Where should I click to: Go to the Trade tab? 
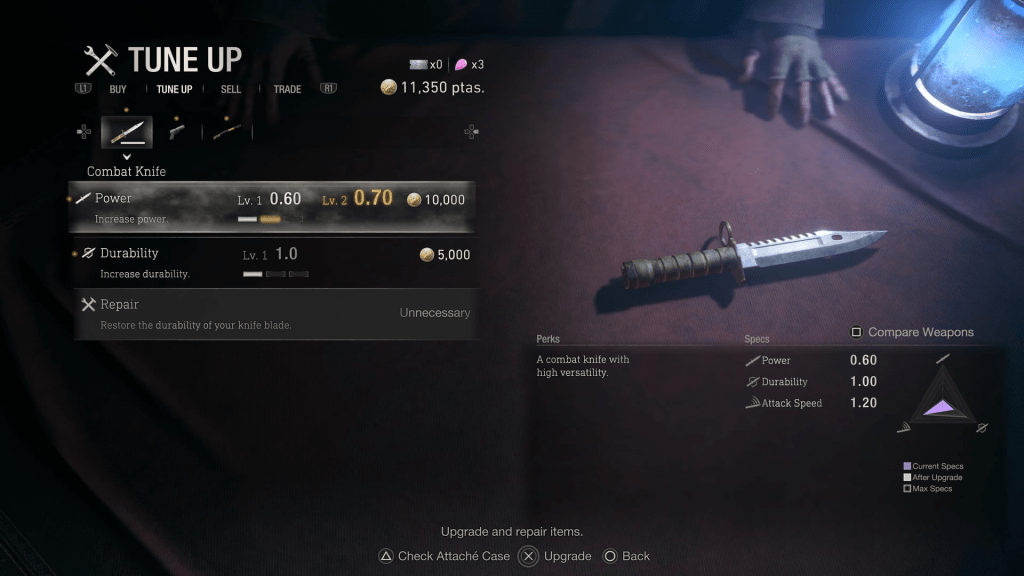point(287,89)
